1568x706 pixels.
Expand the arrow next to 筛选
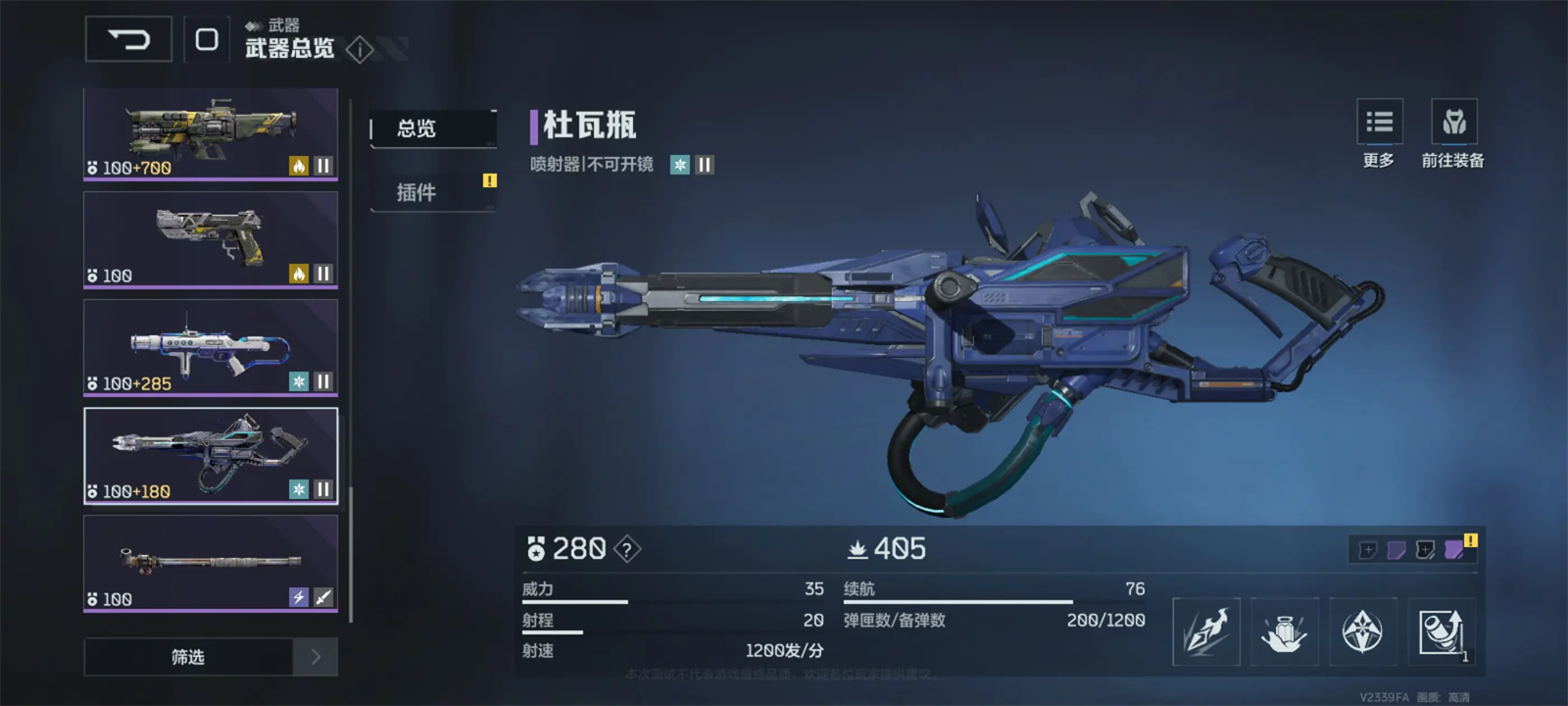click(x=316, y=657)
